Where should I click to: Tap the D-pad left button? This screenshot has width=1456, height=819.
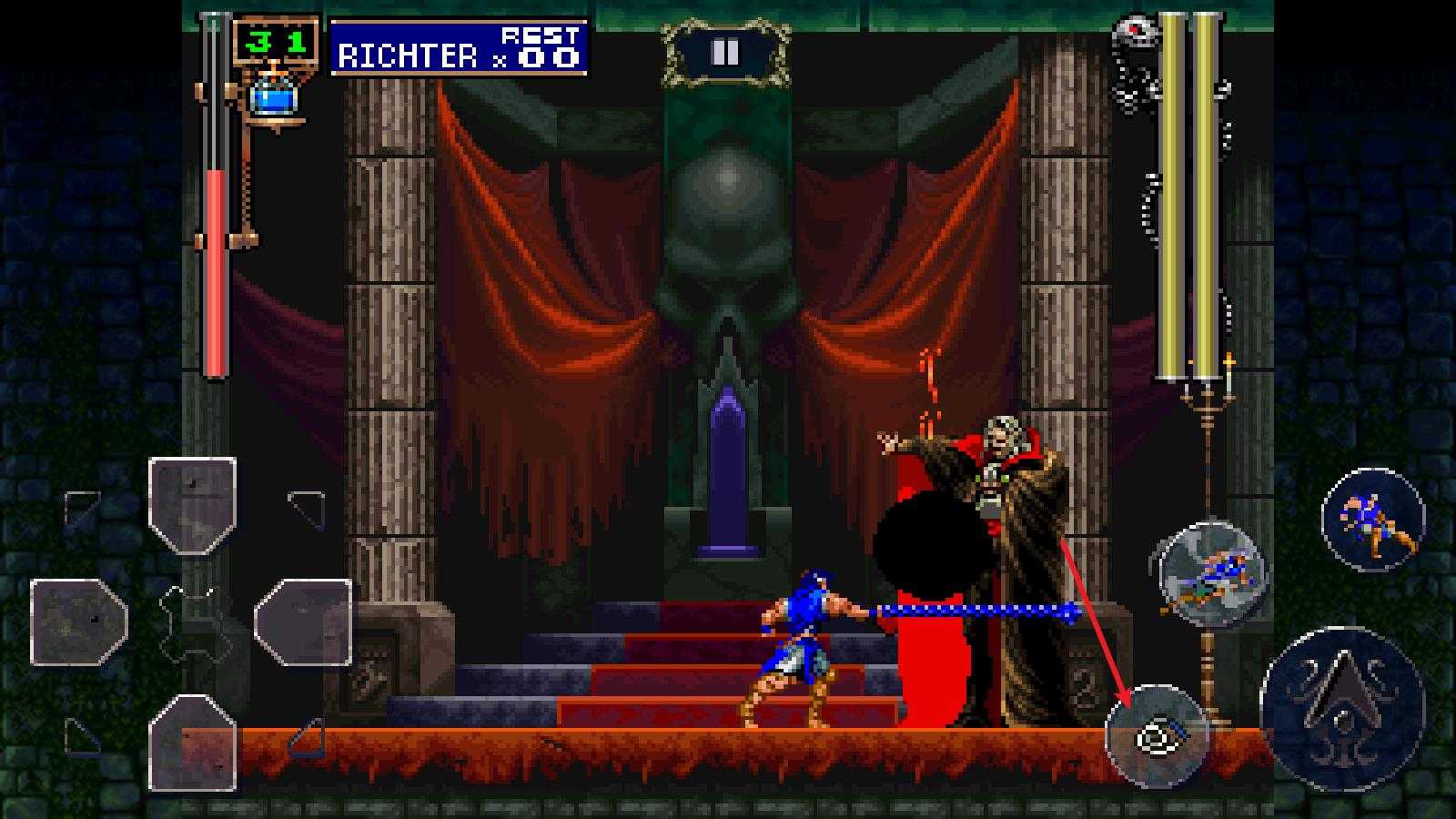click(x=79, y=622)
